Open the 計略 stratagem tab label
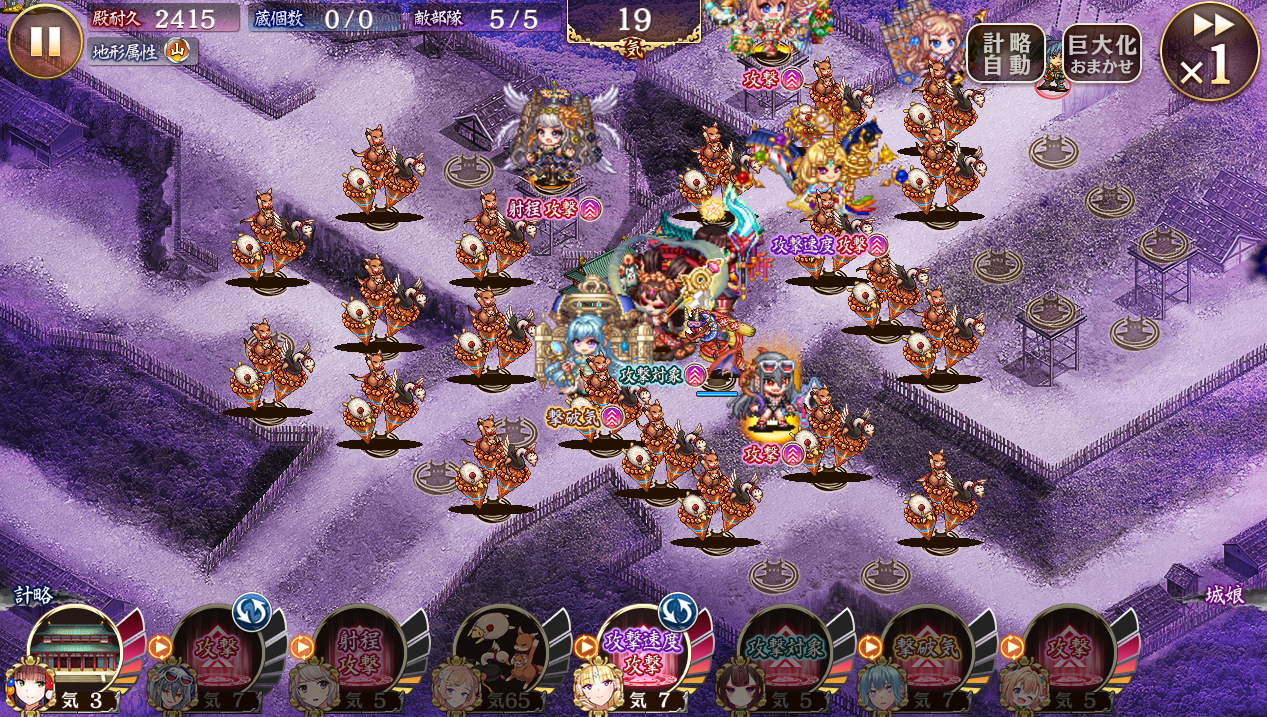This screenshot has width=1267, height=717. click(34, 595)
